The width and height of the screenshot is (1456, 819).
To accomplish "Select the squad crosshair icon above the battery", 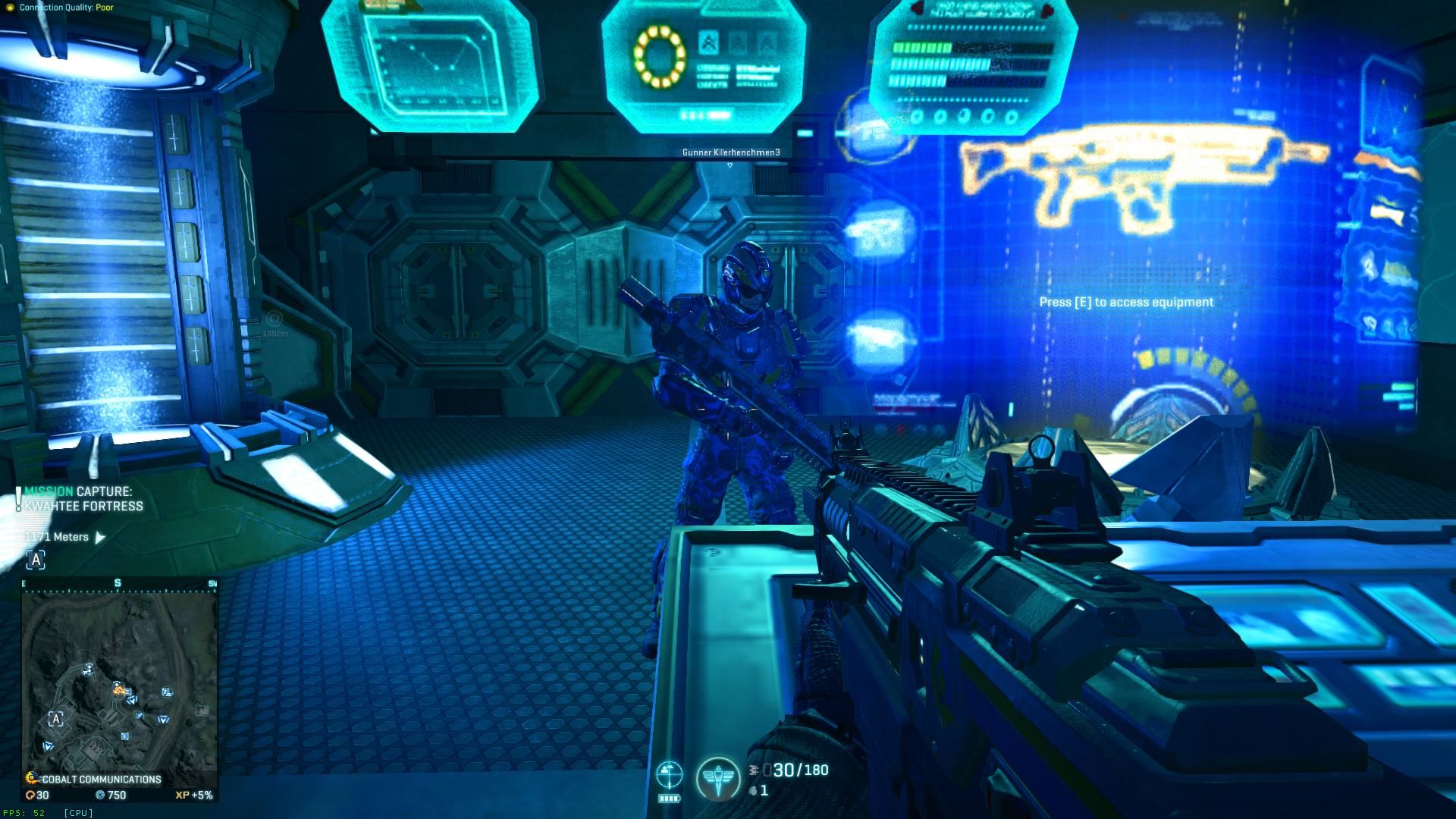I will [x=669, y=774].
